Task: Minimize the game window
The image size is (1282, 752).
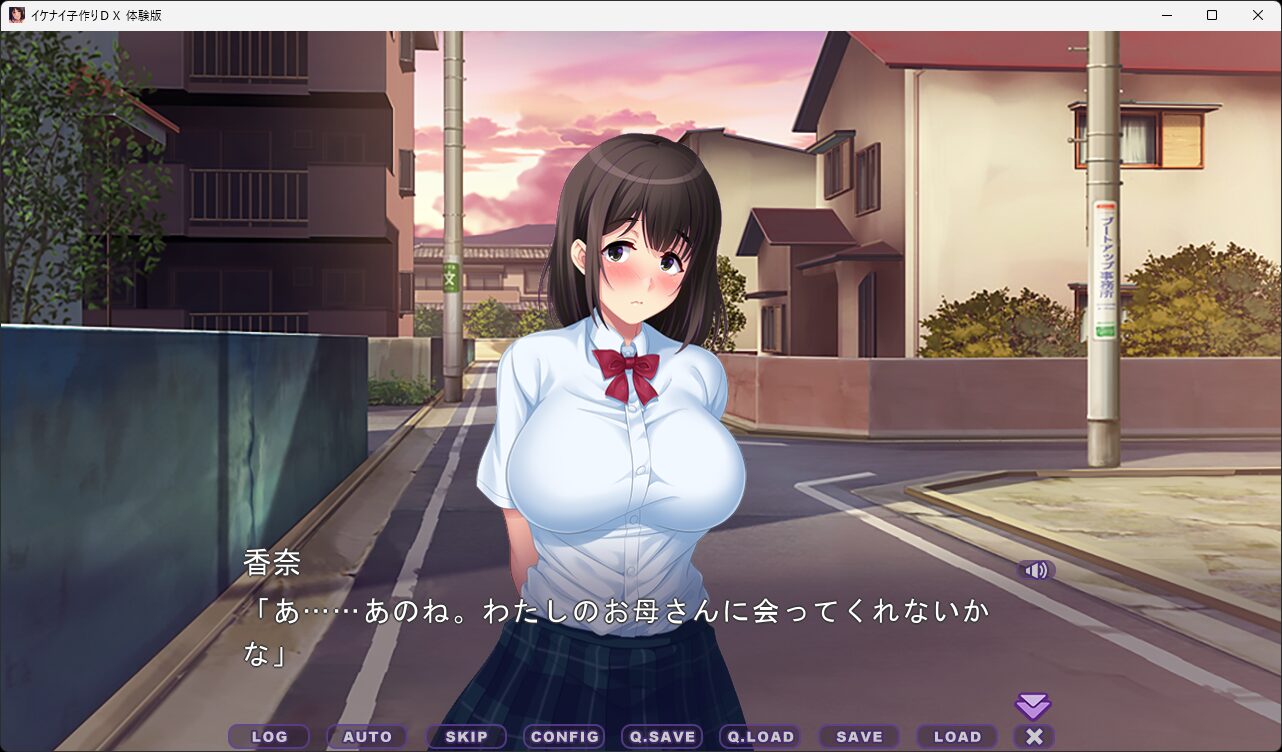Action: coord(1166,15)
